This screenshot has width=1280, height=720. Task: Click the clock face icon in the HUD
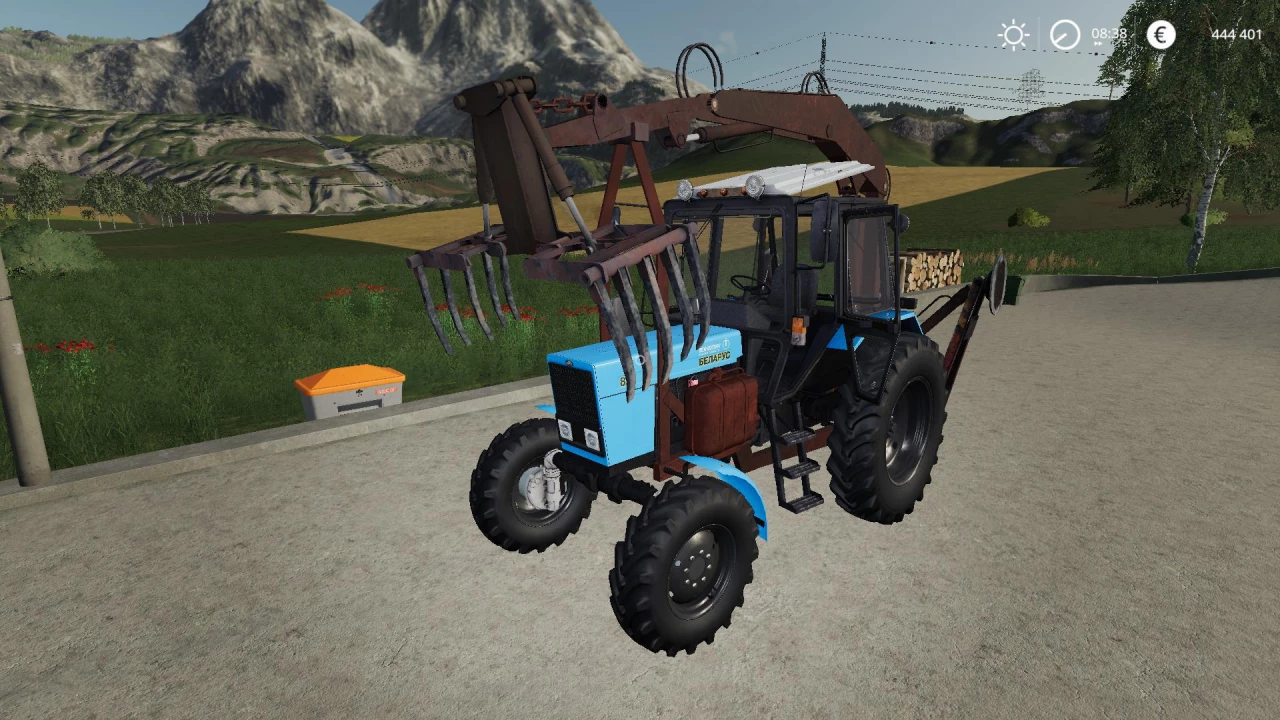(x=1064, y=34)
